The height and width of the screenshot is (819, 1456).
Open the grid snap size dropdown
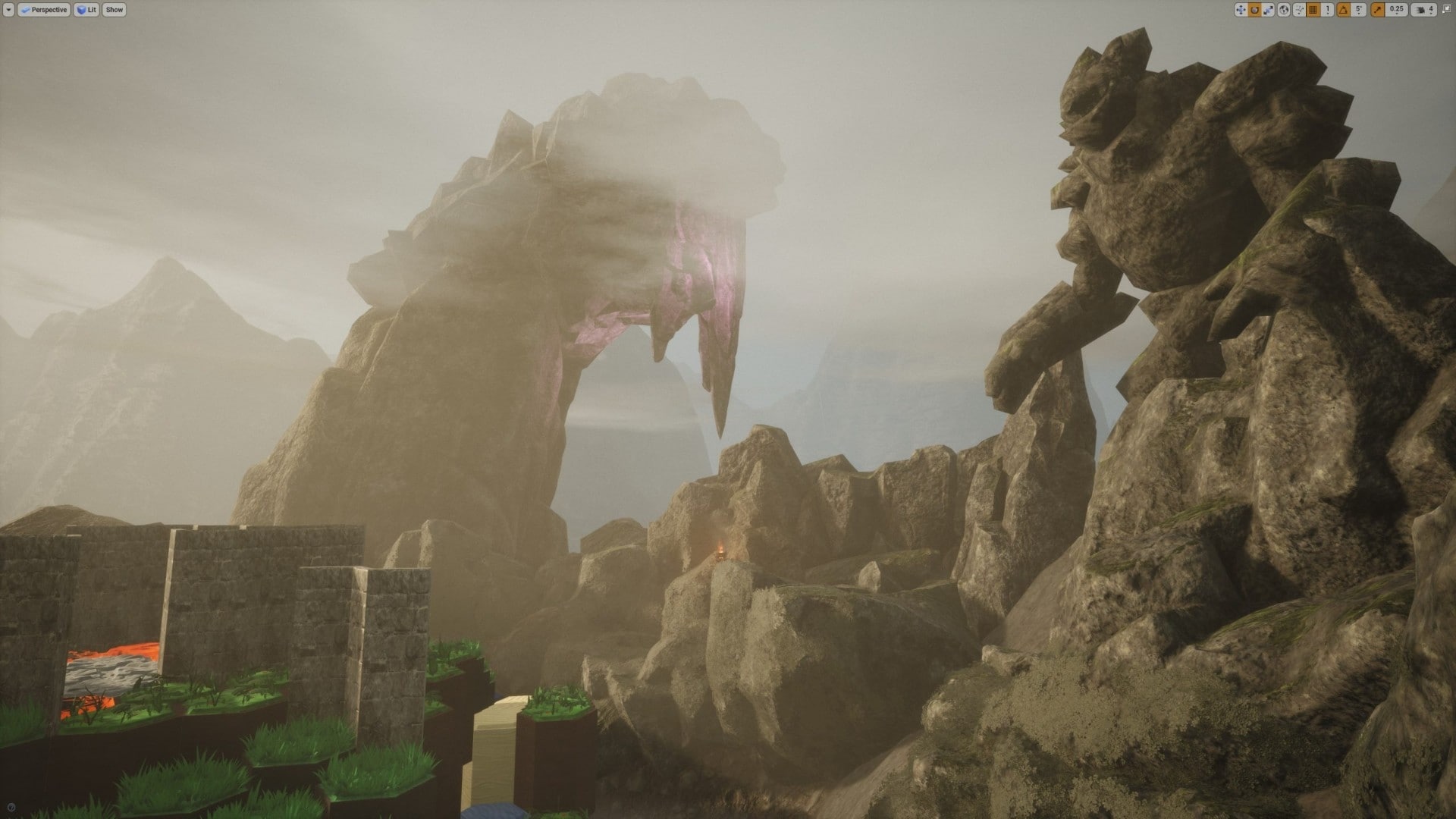click(x=1328, y=10)
